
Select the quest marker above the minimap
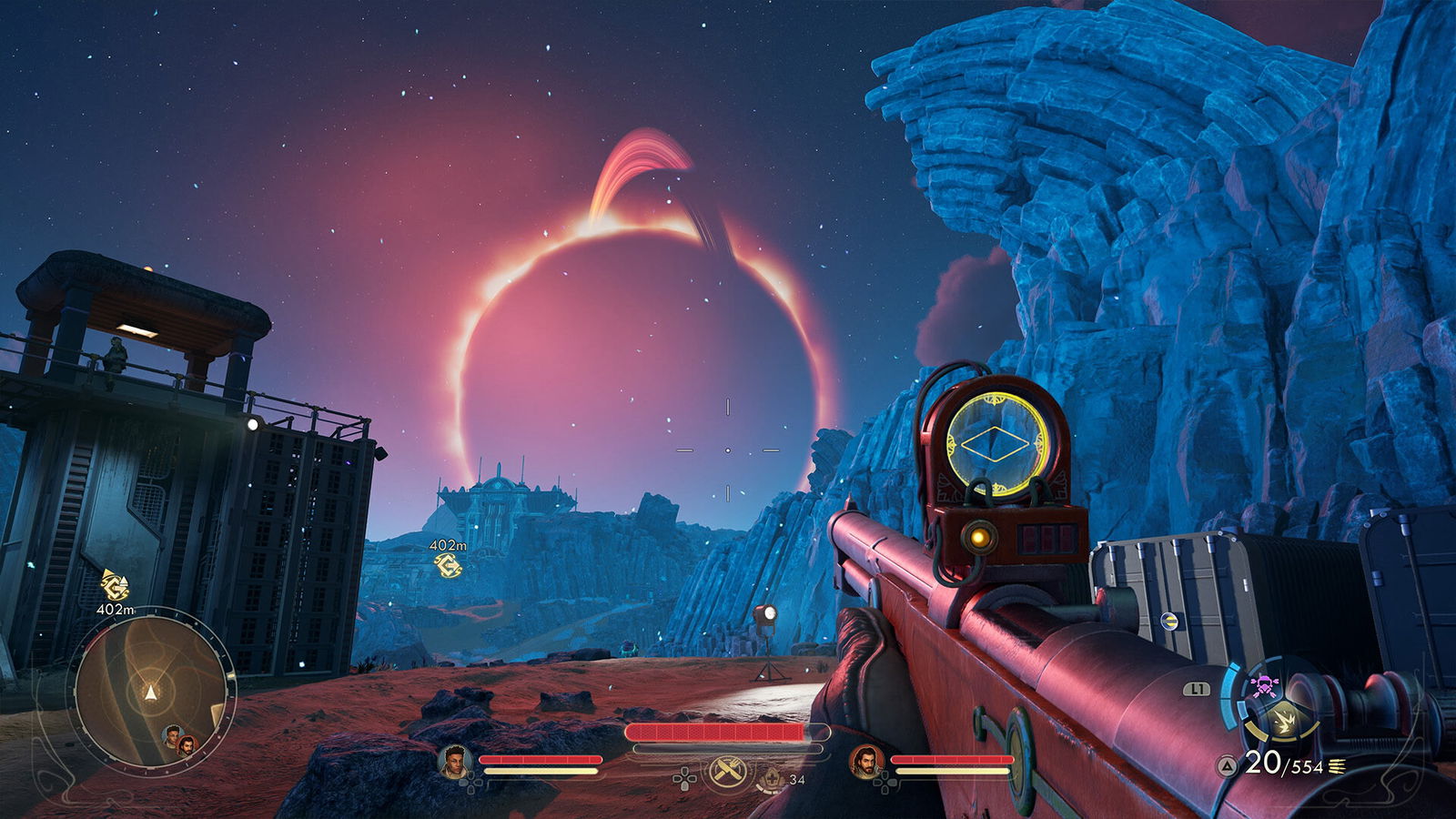click(x=115, y=584)
